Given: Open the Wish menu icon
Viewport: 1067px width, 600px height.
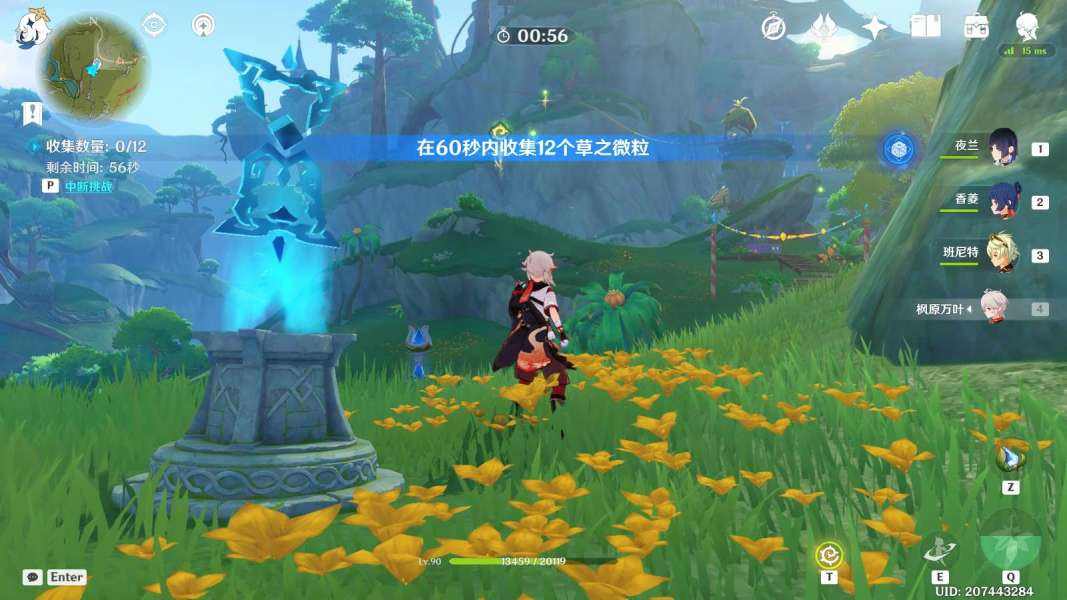Looking at the screenshot, I should click(x=824, y=27).
